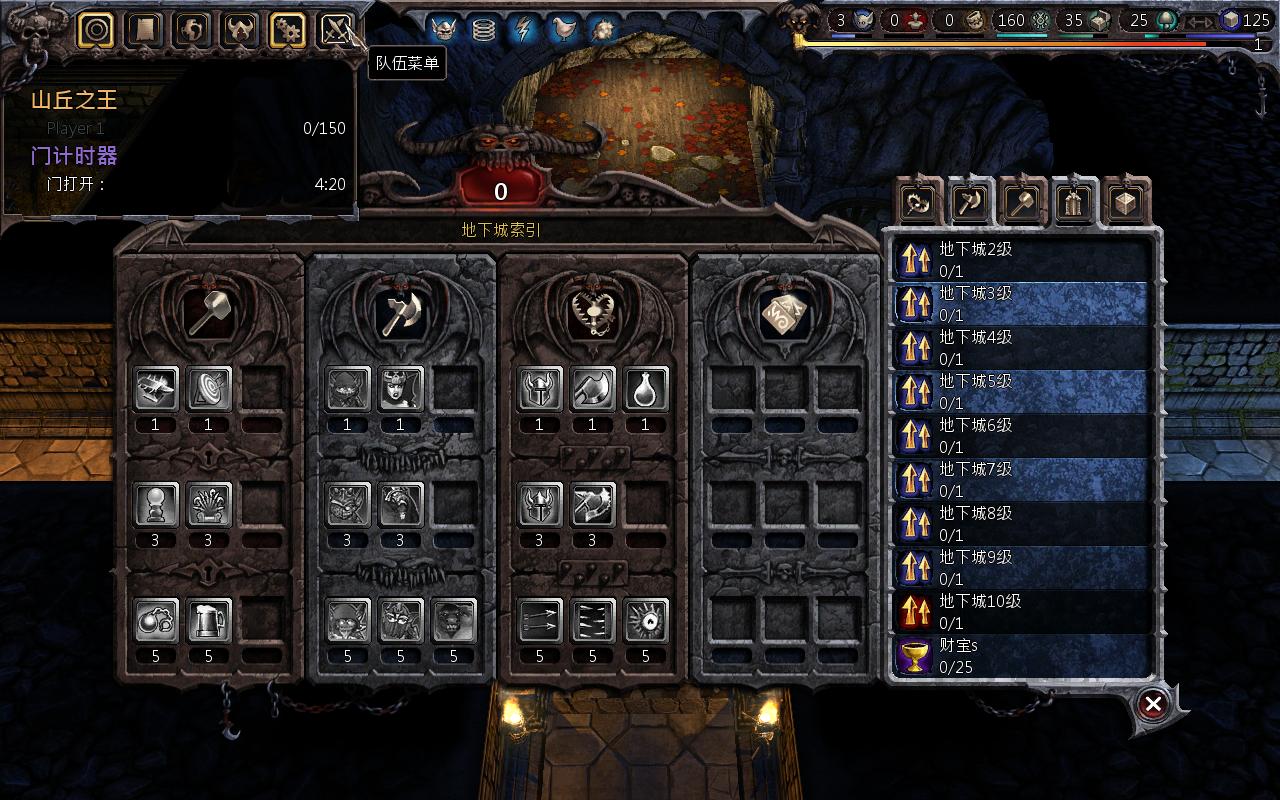Select the concentric circles top toolbar button
Viewport: 1280px width, 800px height.
pyautogui.click(x=96, y=30)
